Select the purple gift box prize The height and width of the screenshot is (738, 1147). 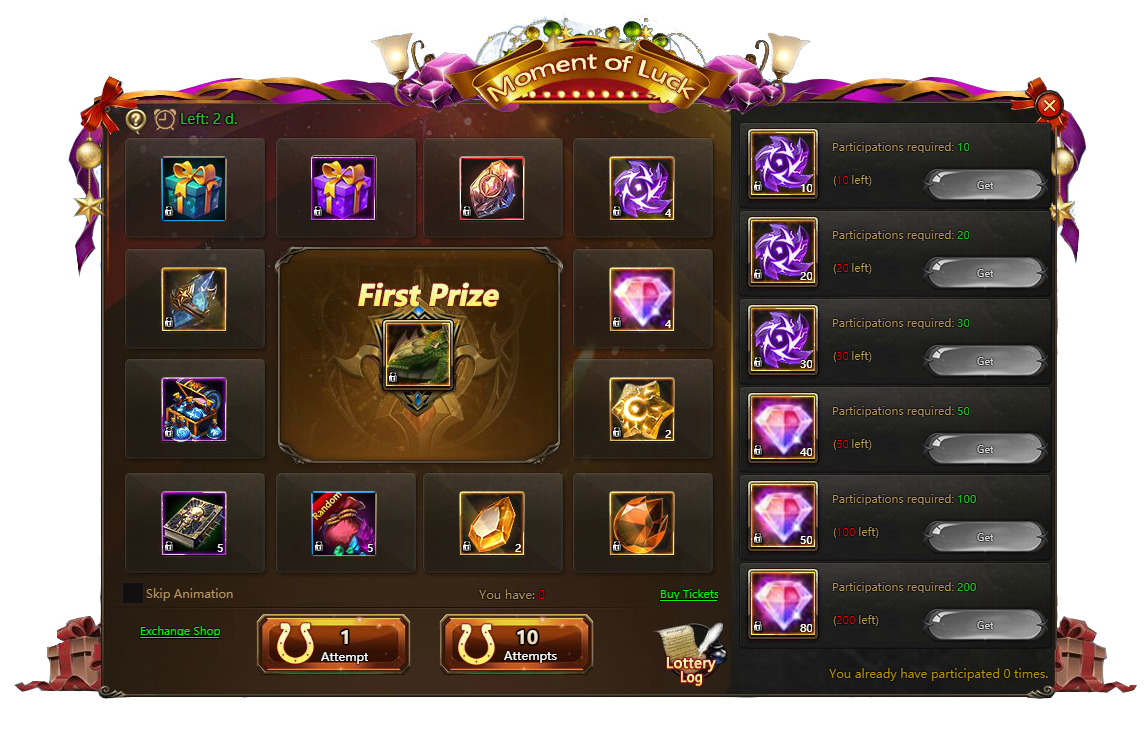coord(343,188)
